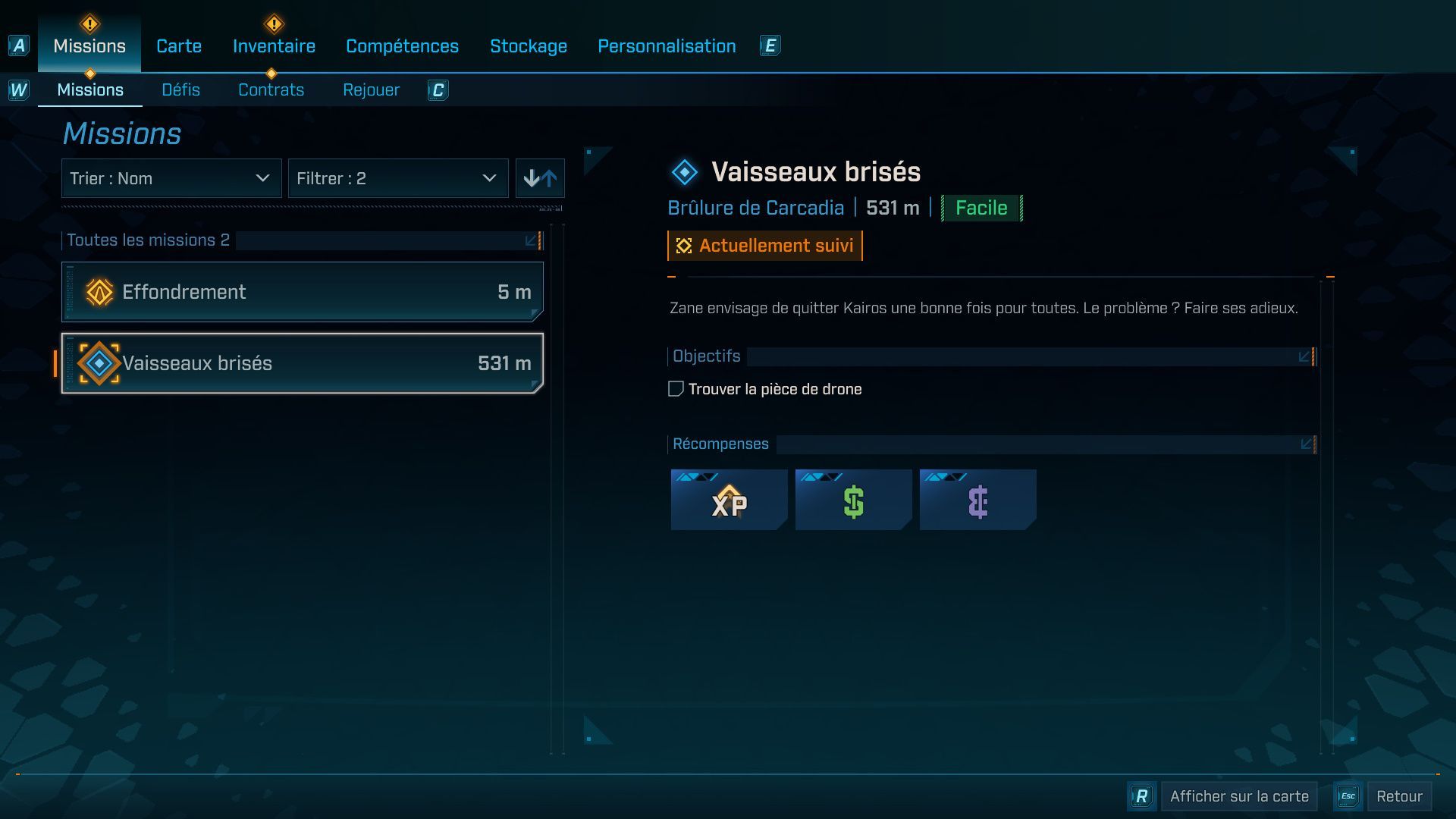Click the Afficher sur la carte button
1456x819 pixels.
(x=1238, y=796)
